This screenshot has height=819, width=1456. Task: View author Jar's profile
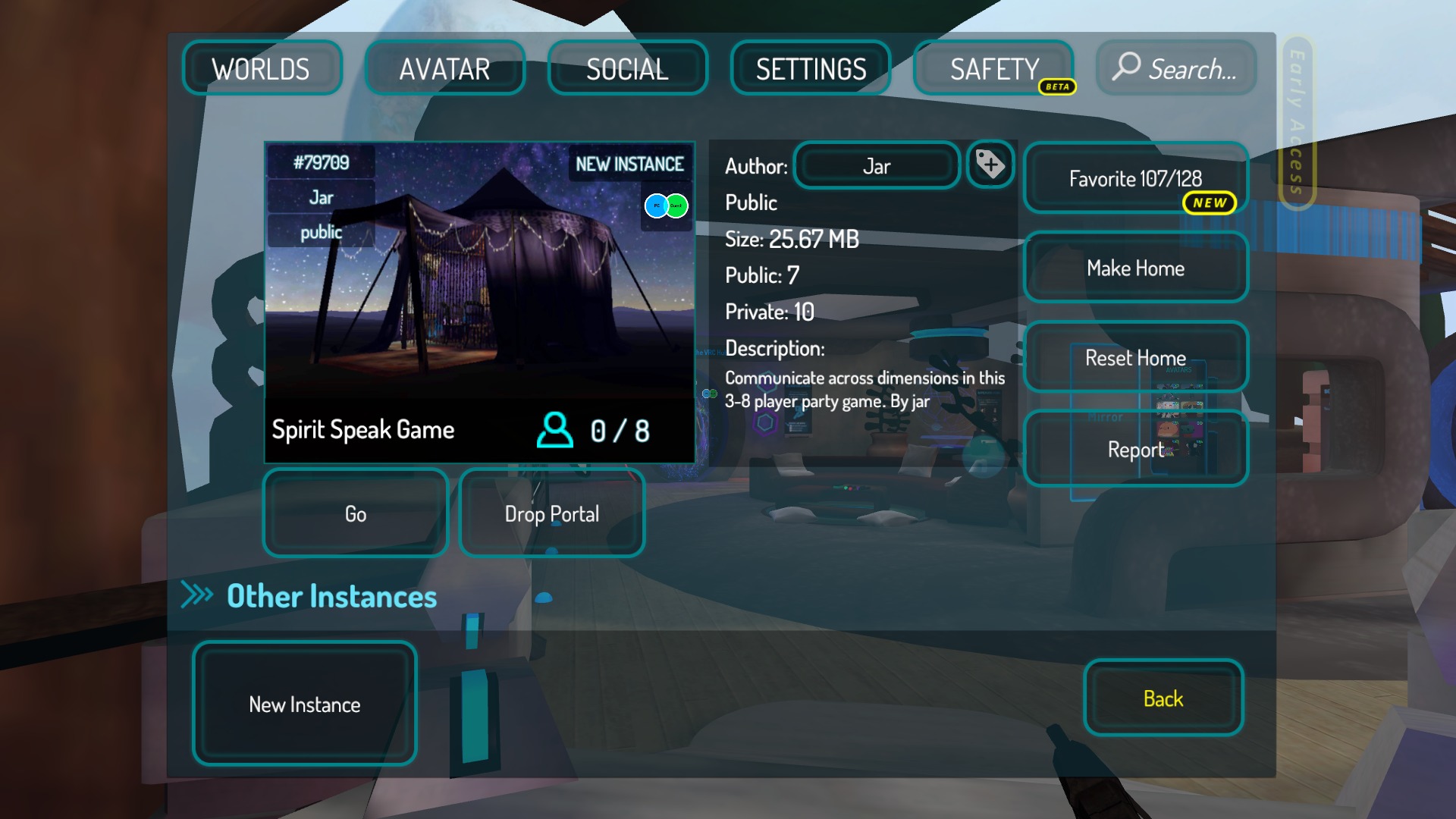pos(877,166)
